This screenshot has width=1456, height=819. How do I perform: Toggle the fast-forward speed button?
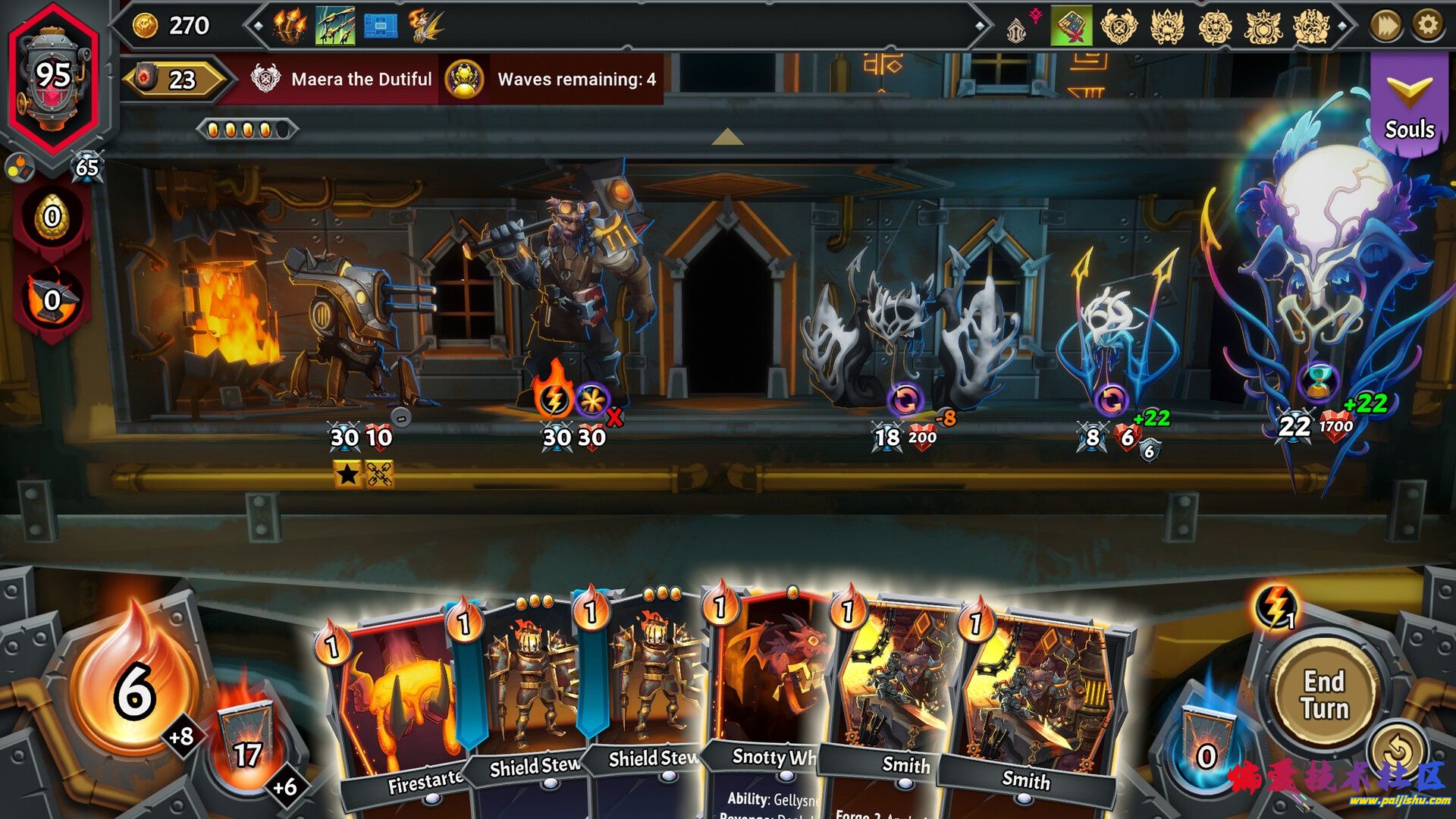(1385, 26)
